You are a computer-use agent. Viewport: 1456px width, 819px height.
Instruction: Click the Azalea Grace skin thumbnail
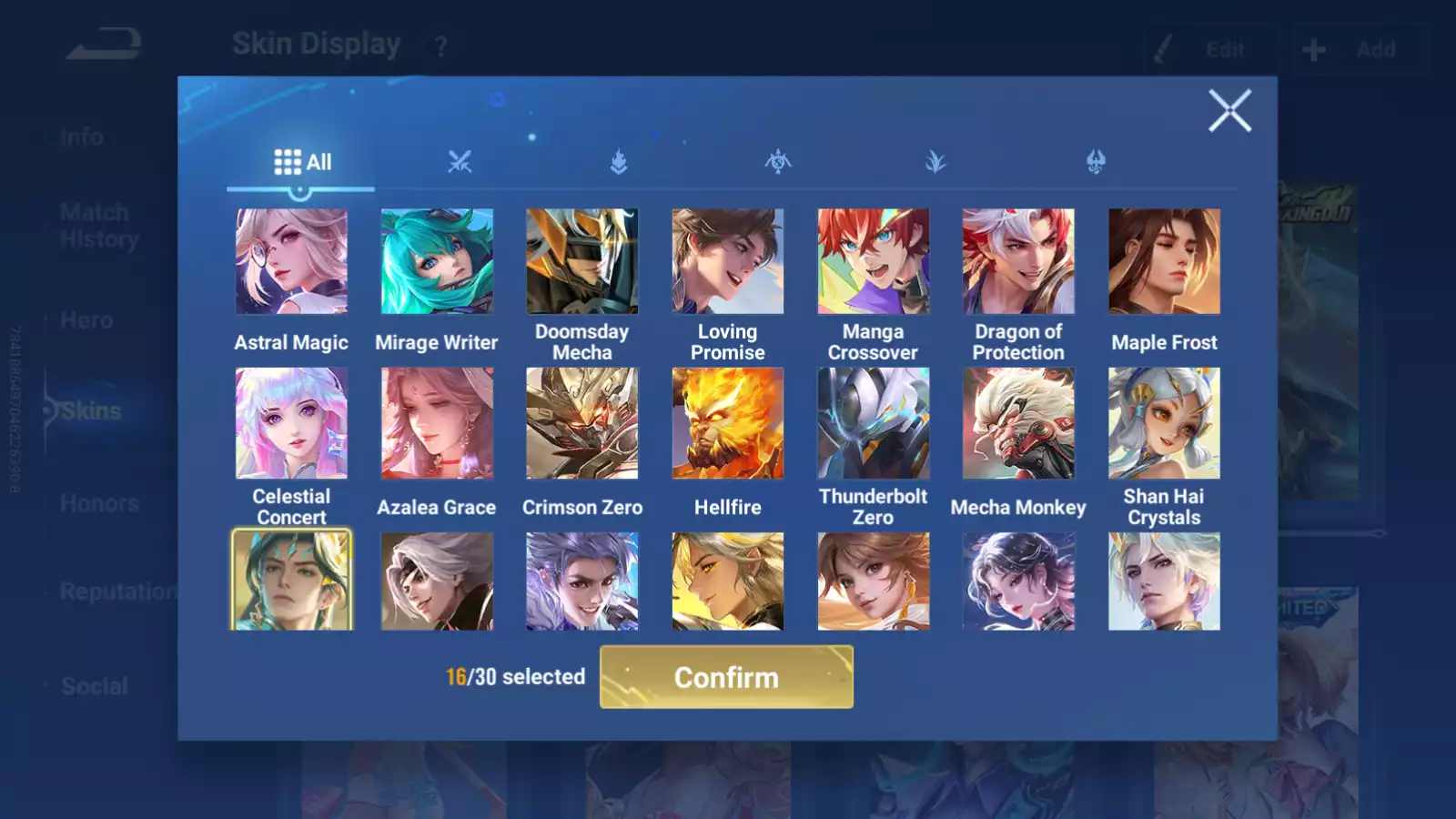[x=436, y=423]
